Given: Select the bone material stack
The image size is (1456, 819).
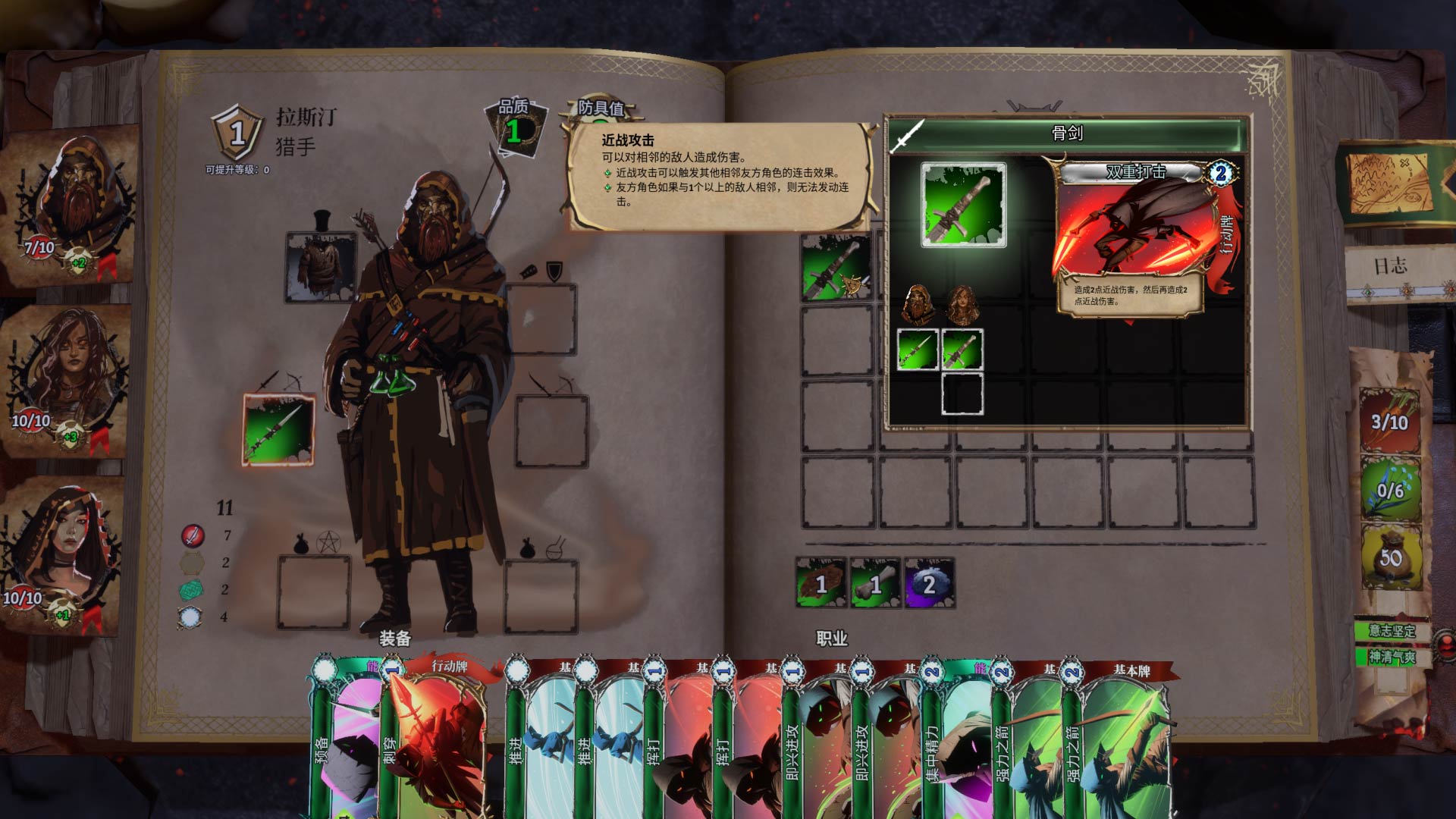Looking at the screenshot, I should point(875,583).
